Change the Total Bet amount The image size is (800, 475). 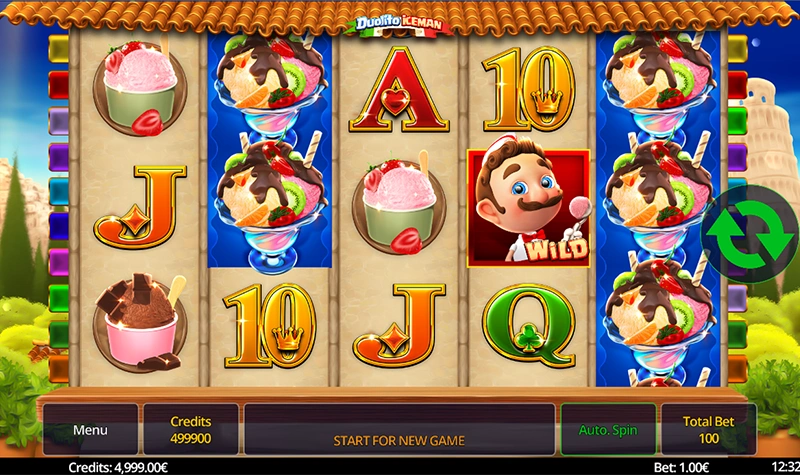click(x=709, y=430)
